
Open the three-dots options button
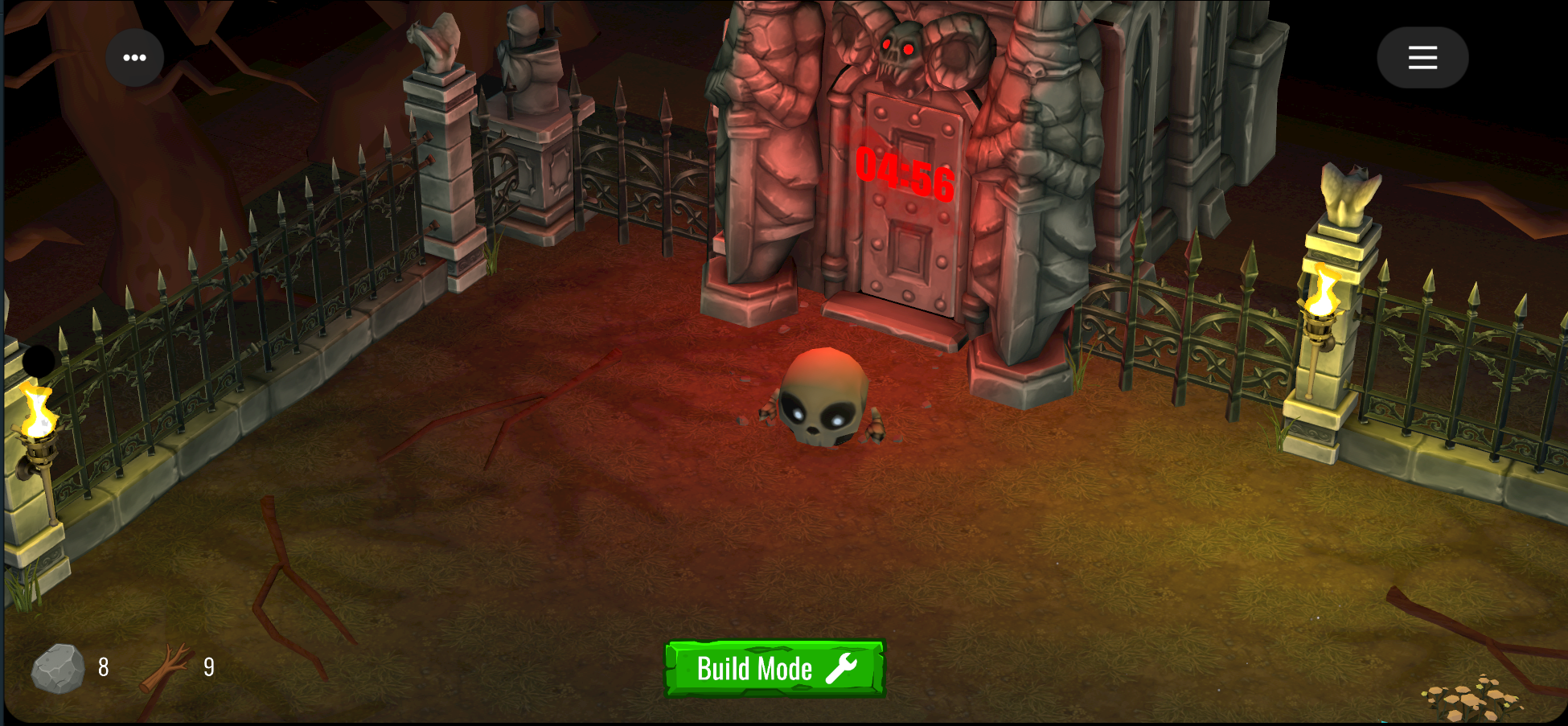point(134,58)
